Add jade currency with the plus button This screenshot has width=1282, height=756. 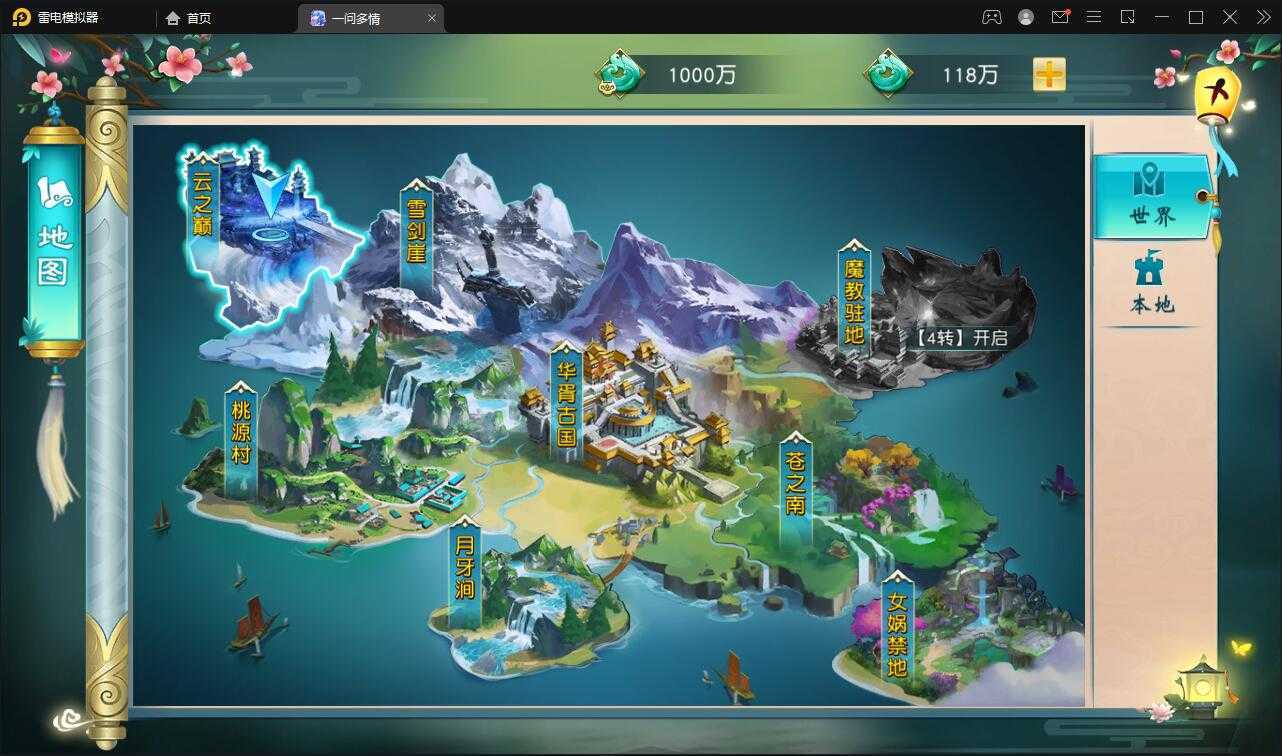[x=1049, y=74]
